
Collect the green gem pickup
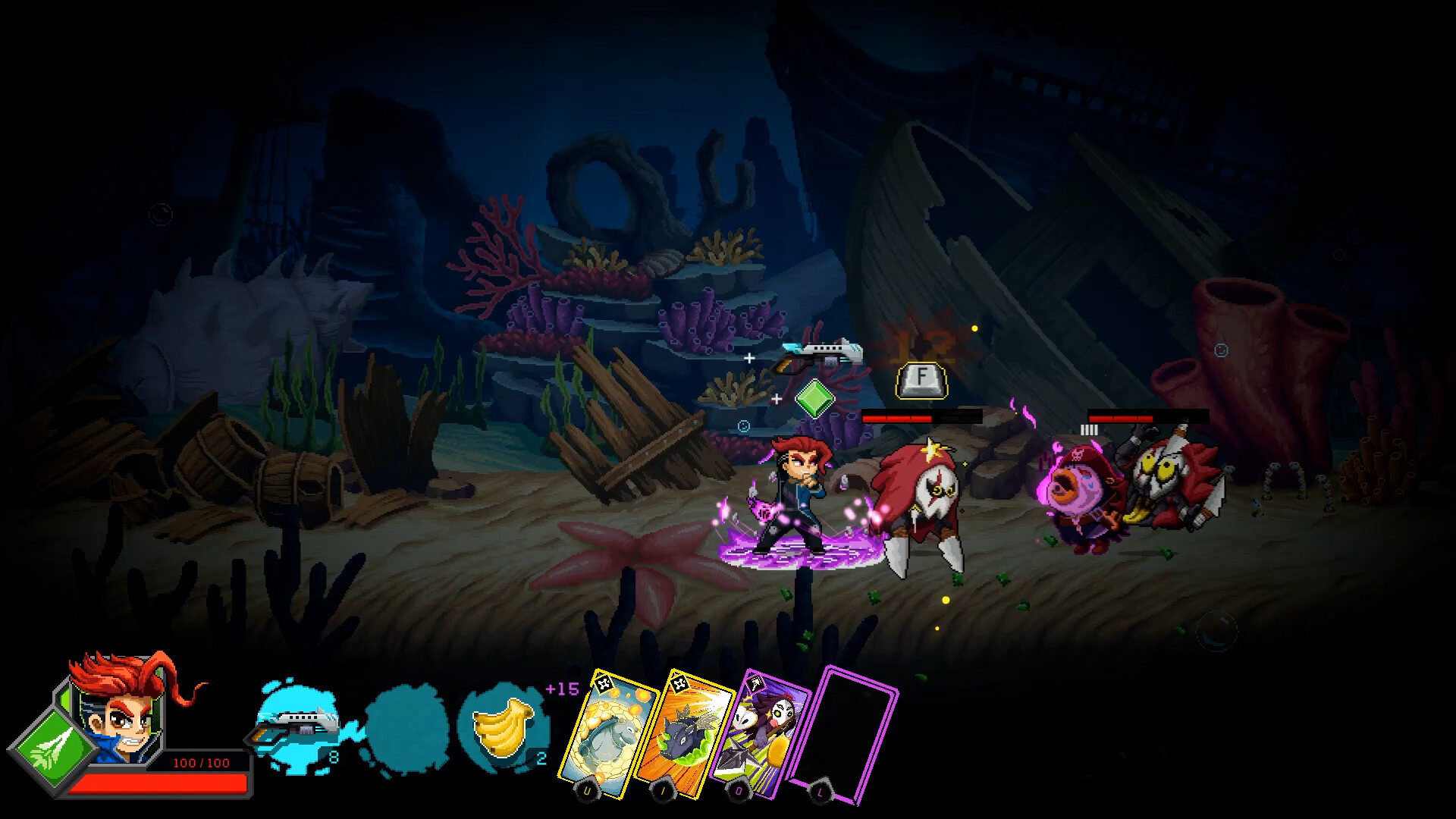coord(817,400)
